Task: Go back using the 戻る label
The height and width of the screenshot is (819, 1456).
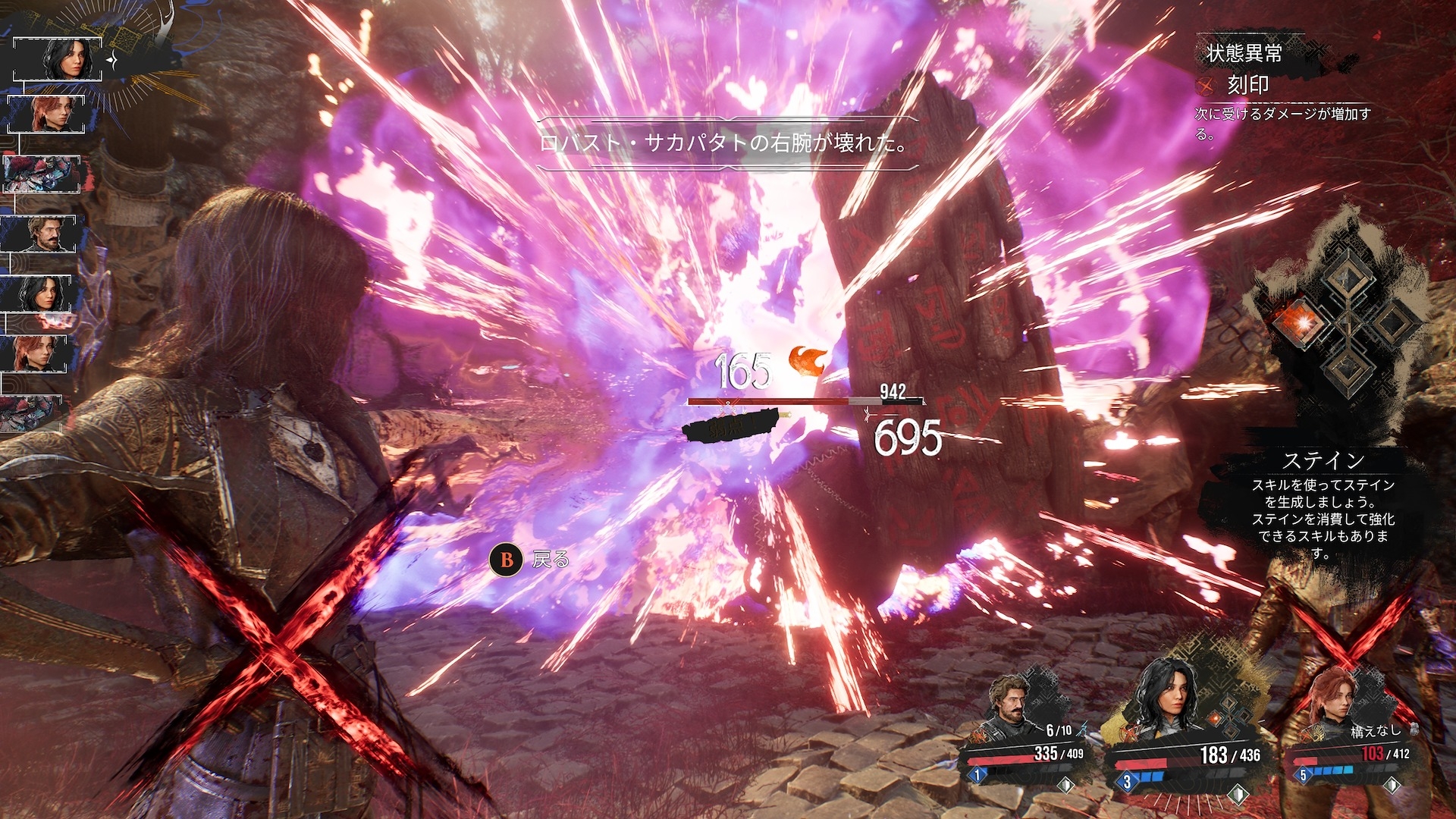Action: 550,560
